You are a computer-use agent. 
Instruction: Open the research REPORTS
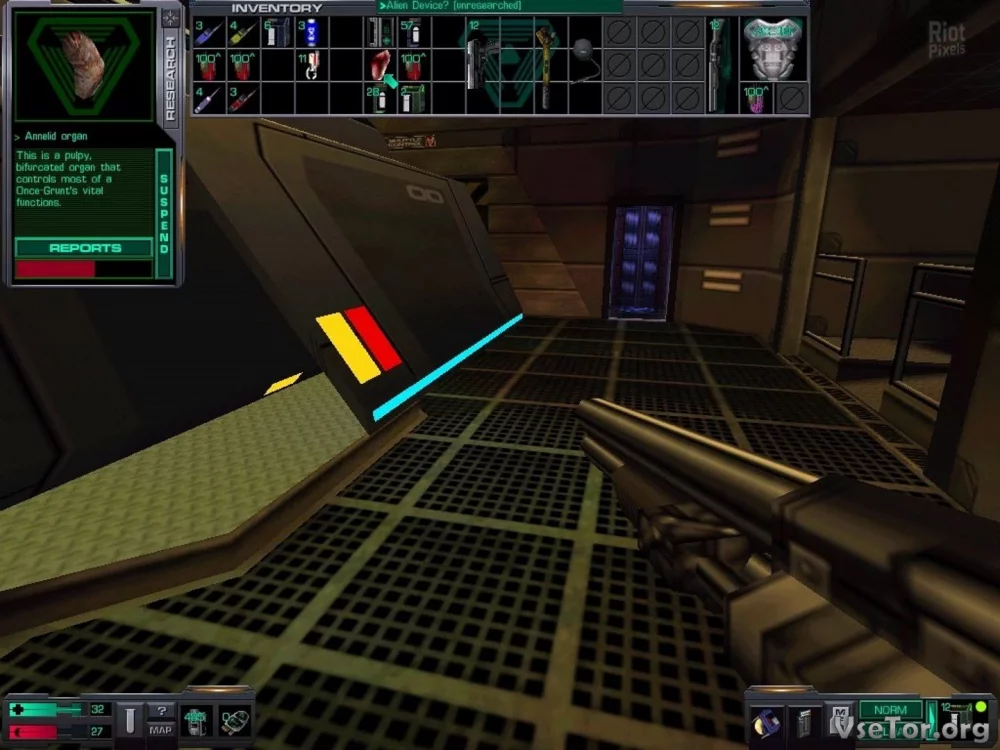pyautogui.click(x=85, y=248)
